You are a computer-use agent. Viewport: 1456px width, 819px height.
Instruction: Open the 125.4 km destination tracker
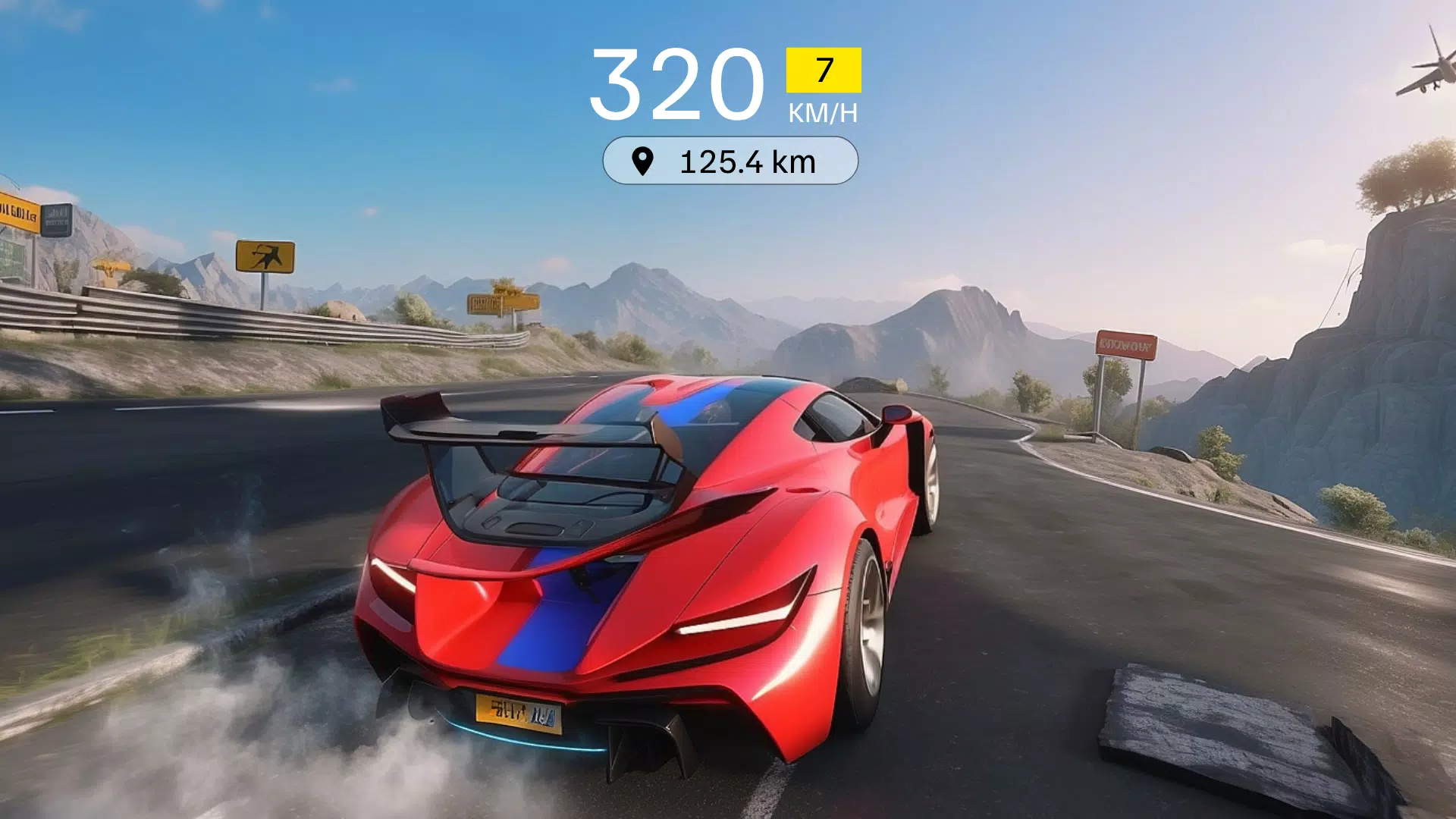click(730, 161)
